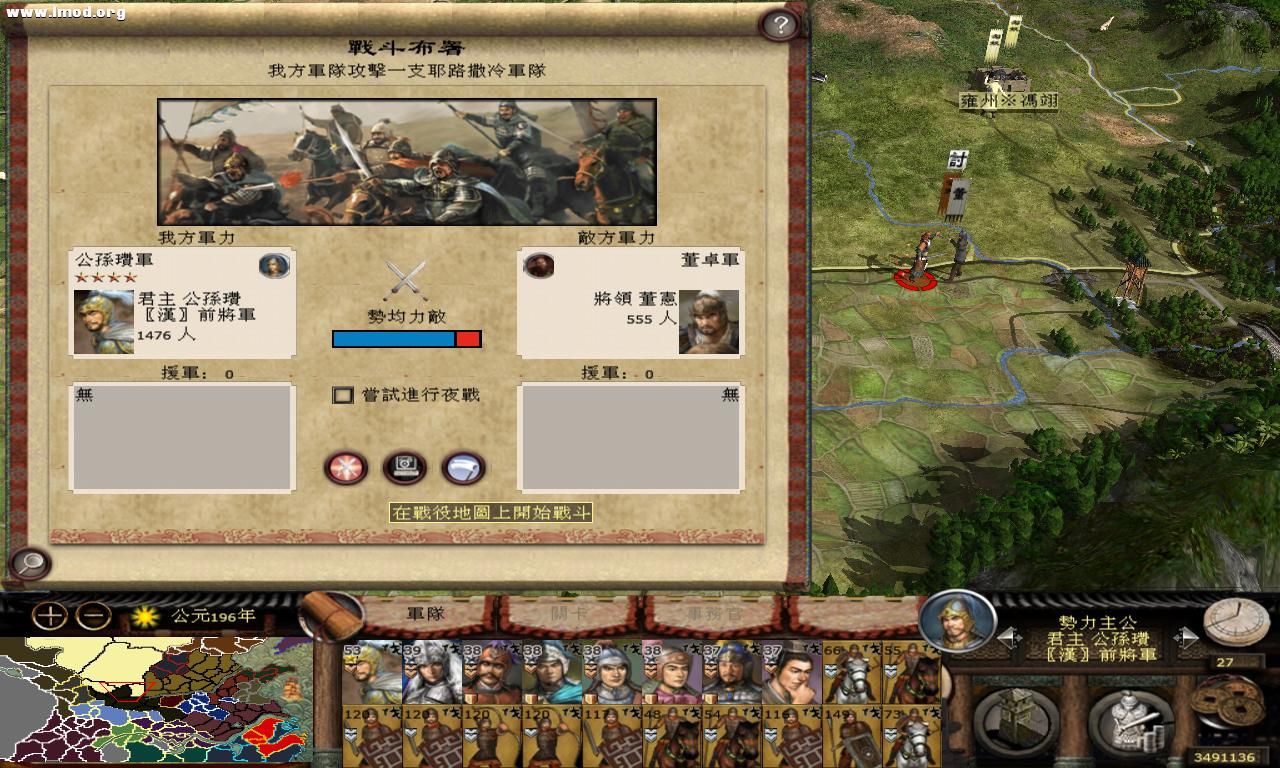Viewport: 1280px width, 768px height.
Task: Select Gongsun Zan's portrait in the army panel
Action: point(105,322)
